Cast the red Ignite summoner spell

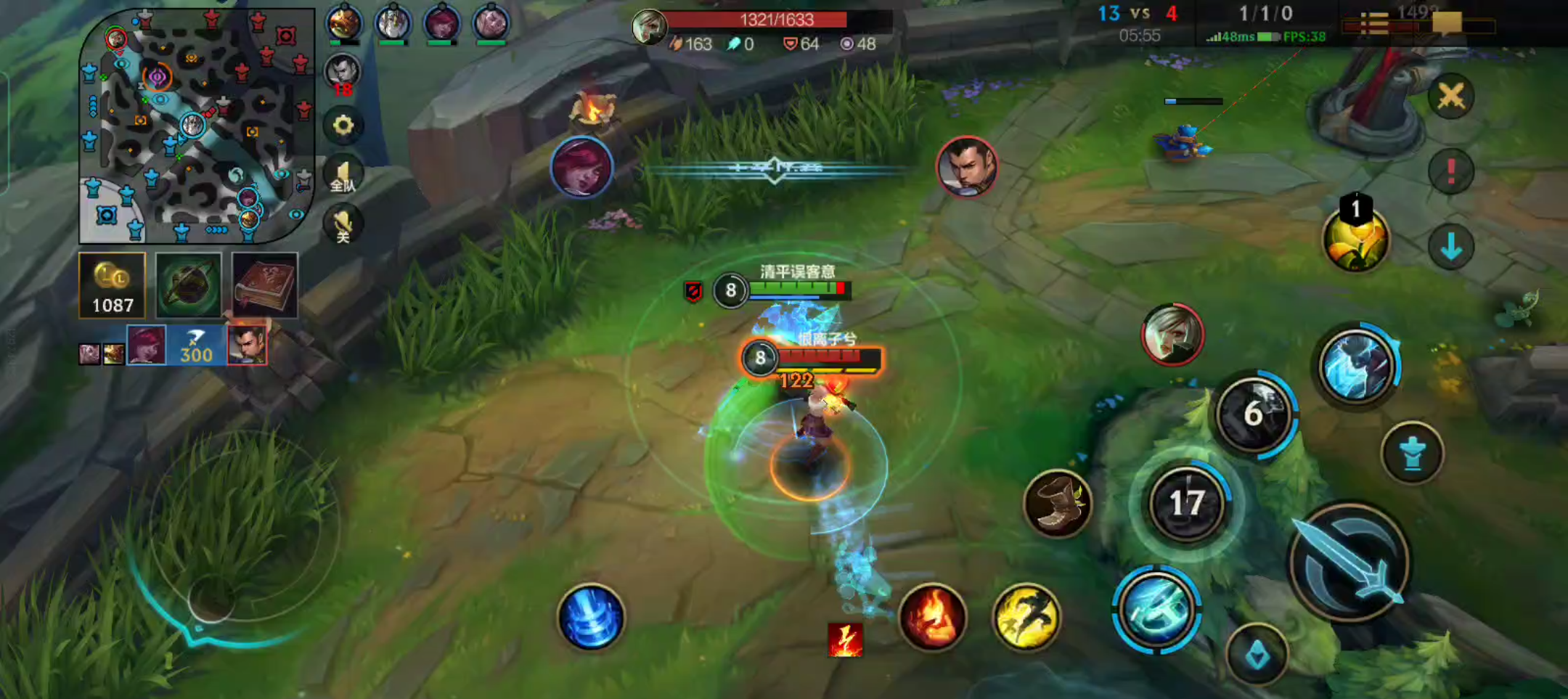(x=932, y=617)
